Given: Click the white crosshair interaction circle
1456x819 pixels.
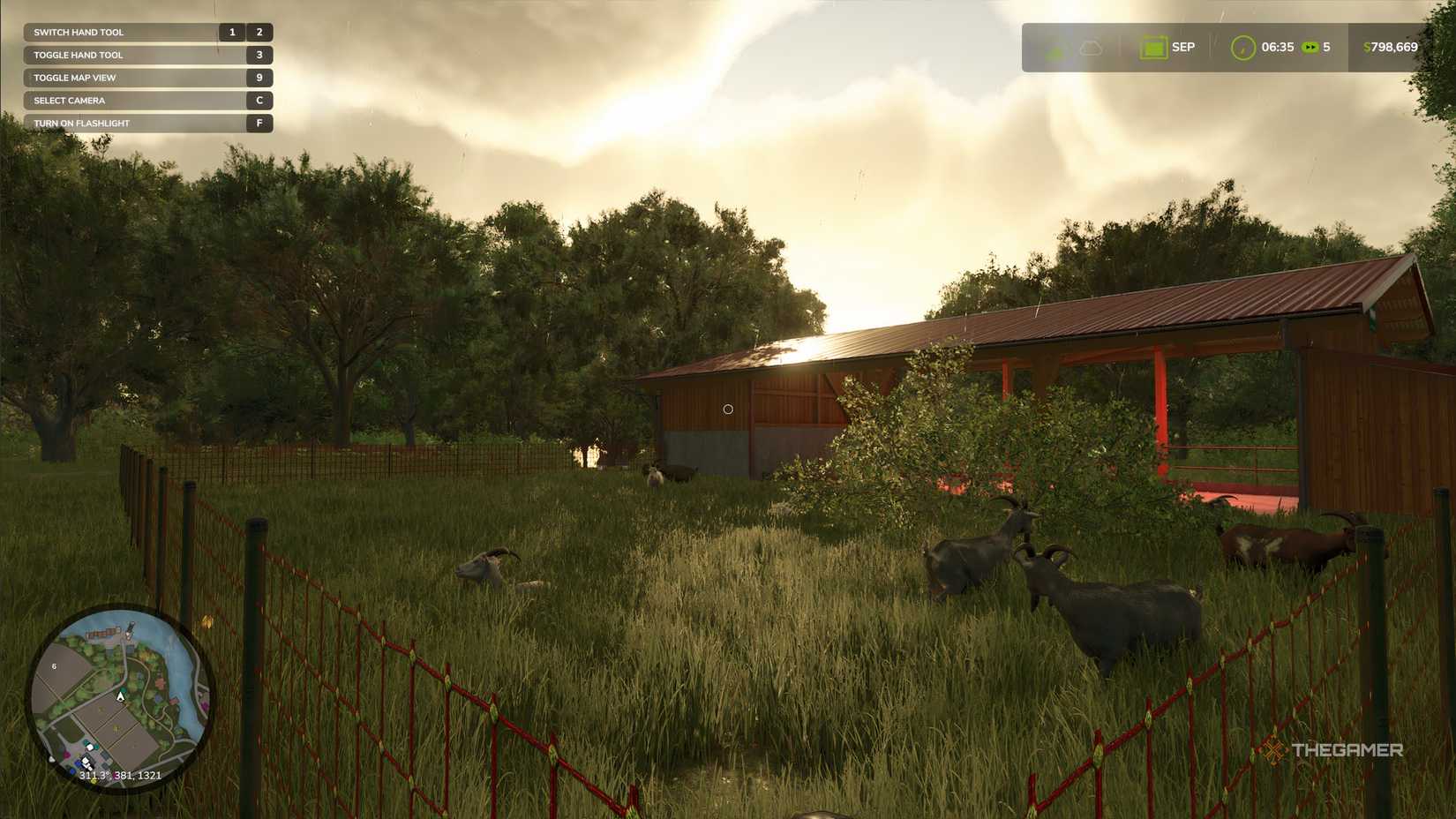Looking at the screenshot, I should point(728,408).
